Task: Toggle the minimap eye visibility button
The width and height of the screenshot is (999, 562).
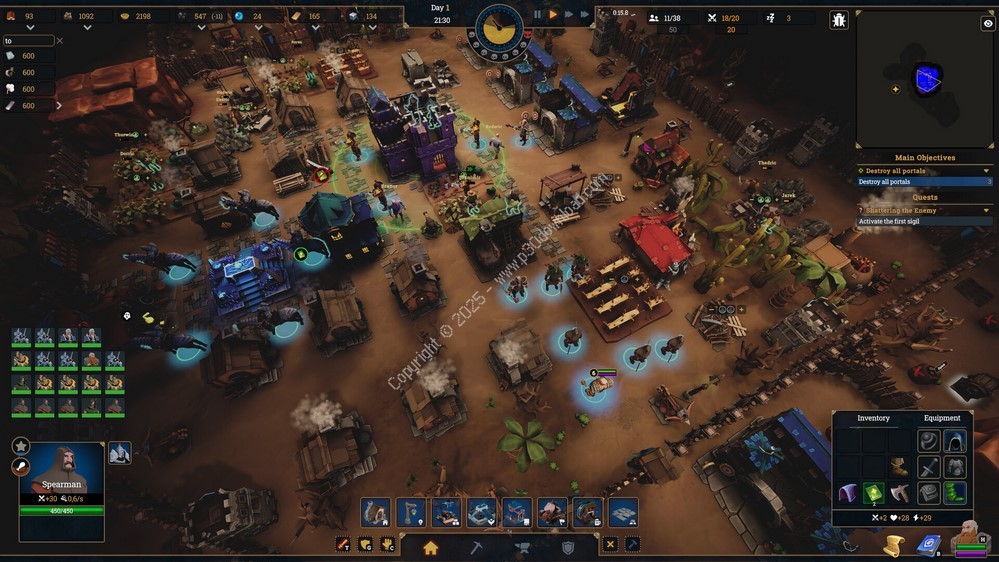Action: 988,20
